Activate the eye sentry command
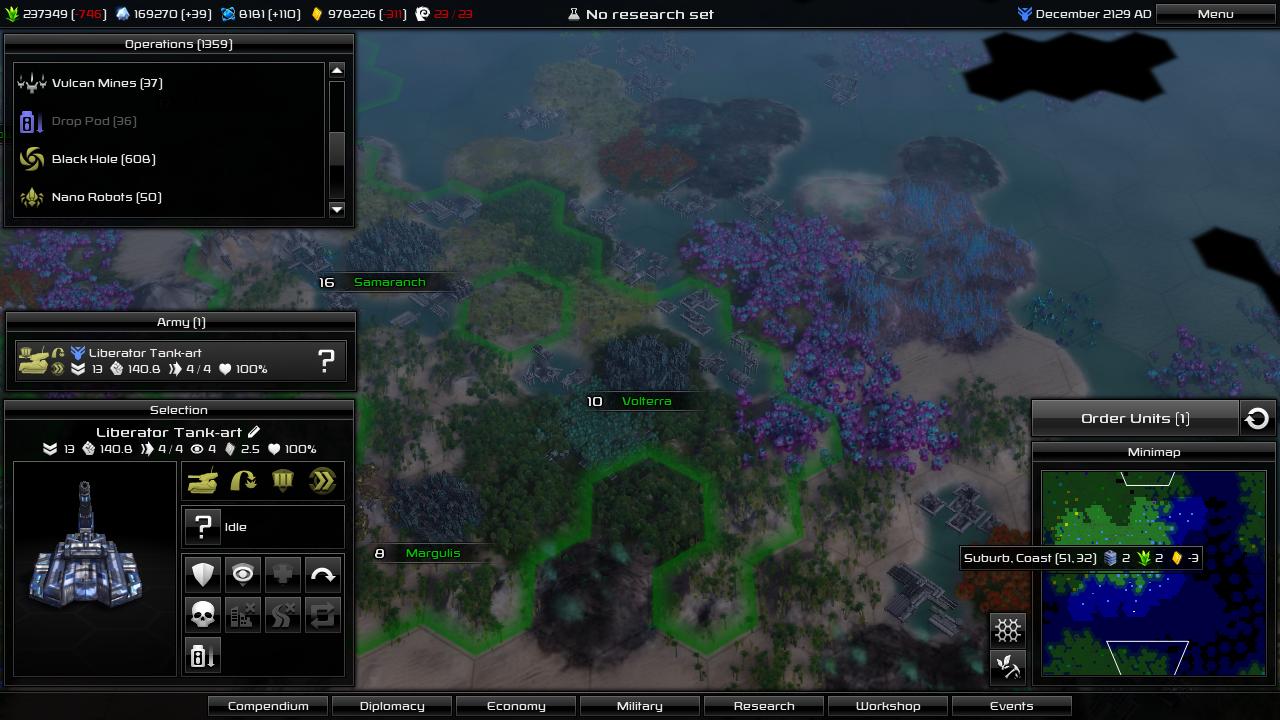 point(243,575)
